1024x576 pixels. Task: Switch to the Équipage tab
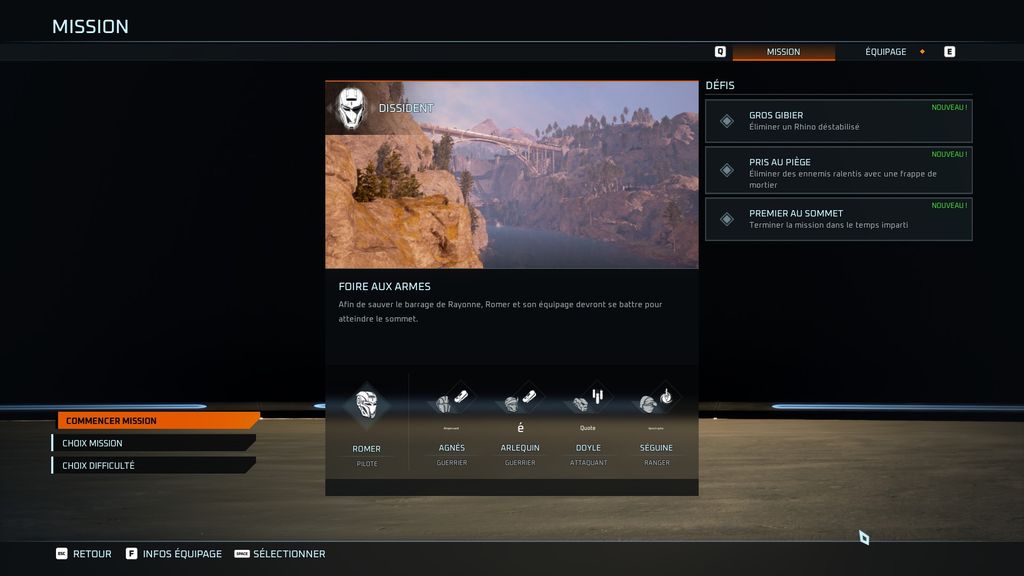pyautogui.click(x=886, y=52)
